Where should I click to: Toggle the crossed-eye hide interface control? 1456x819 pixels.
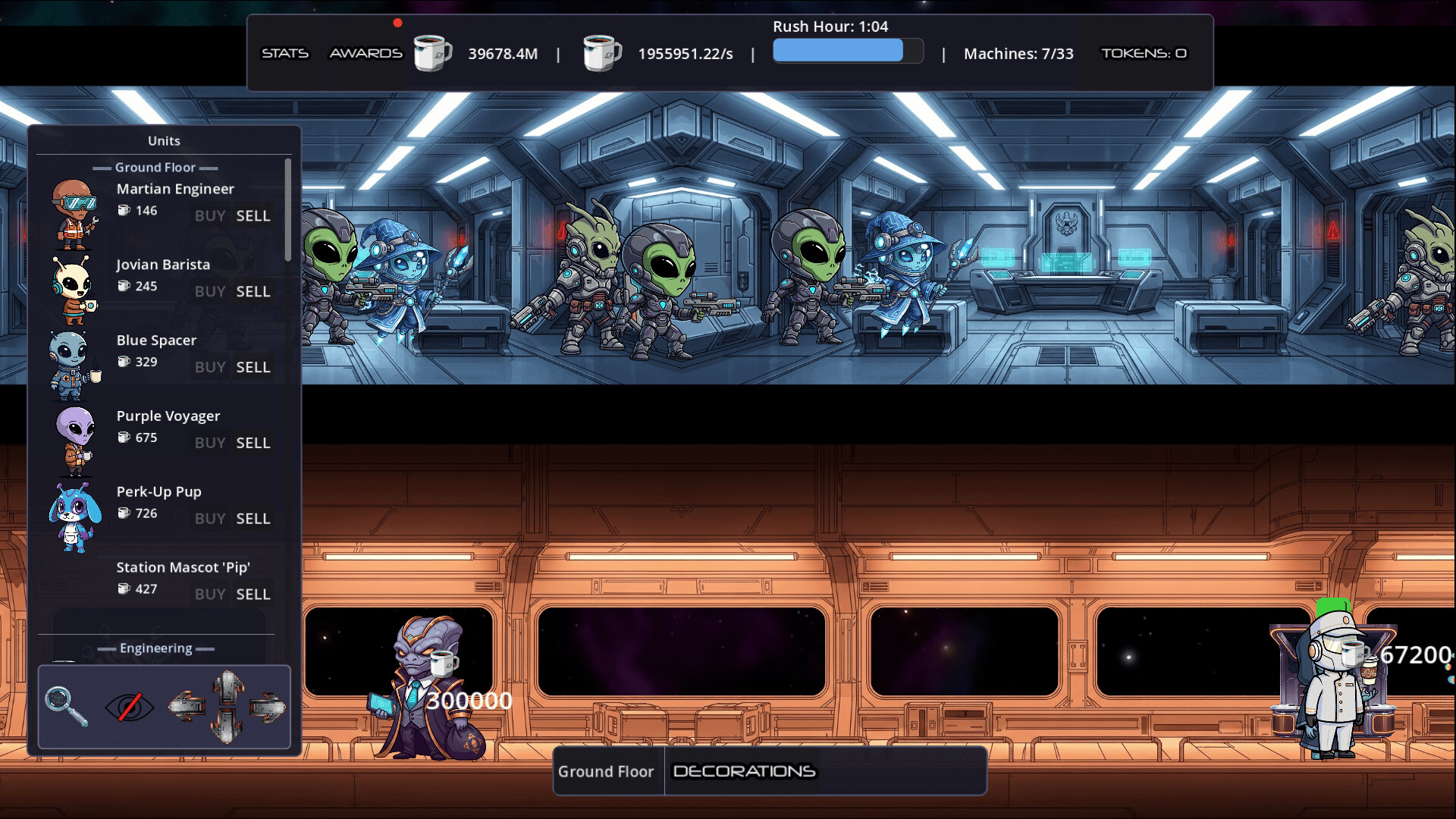[x=129, y=705]
